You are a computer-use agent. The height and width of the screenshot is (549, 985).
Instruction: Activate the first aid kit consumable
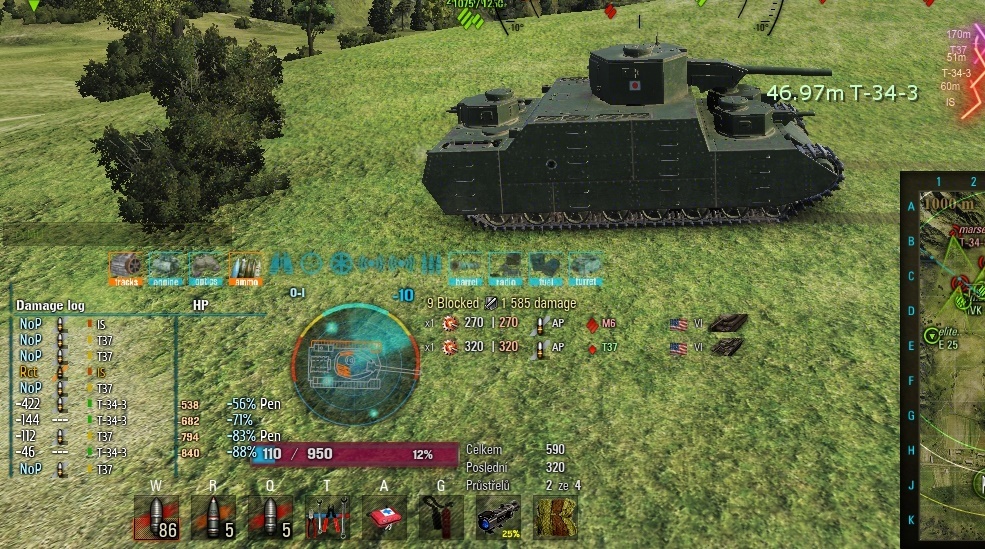(384, 517)
